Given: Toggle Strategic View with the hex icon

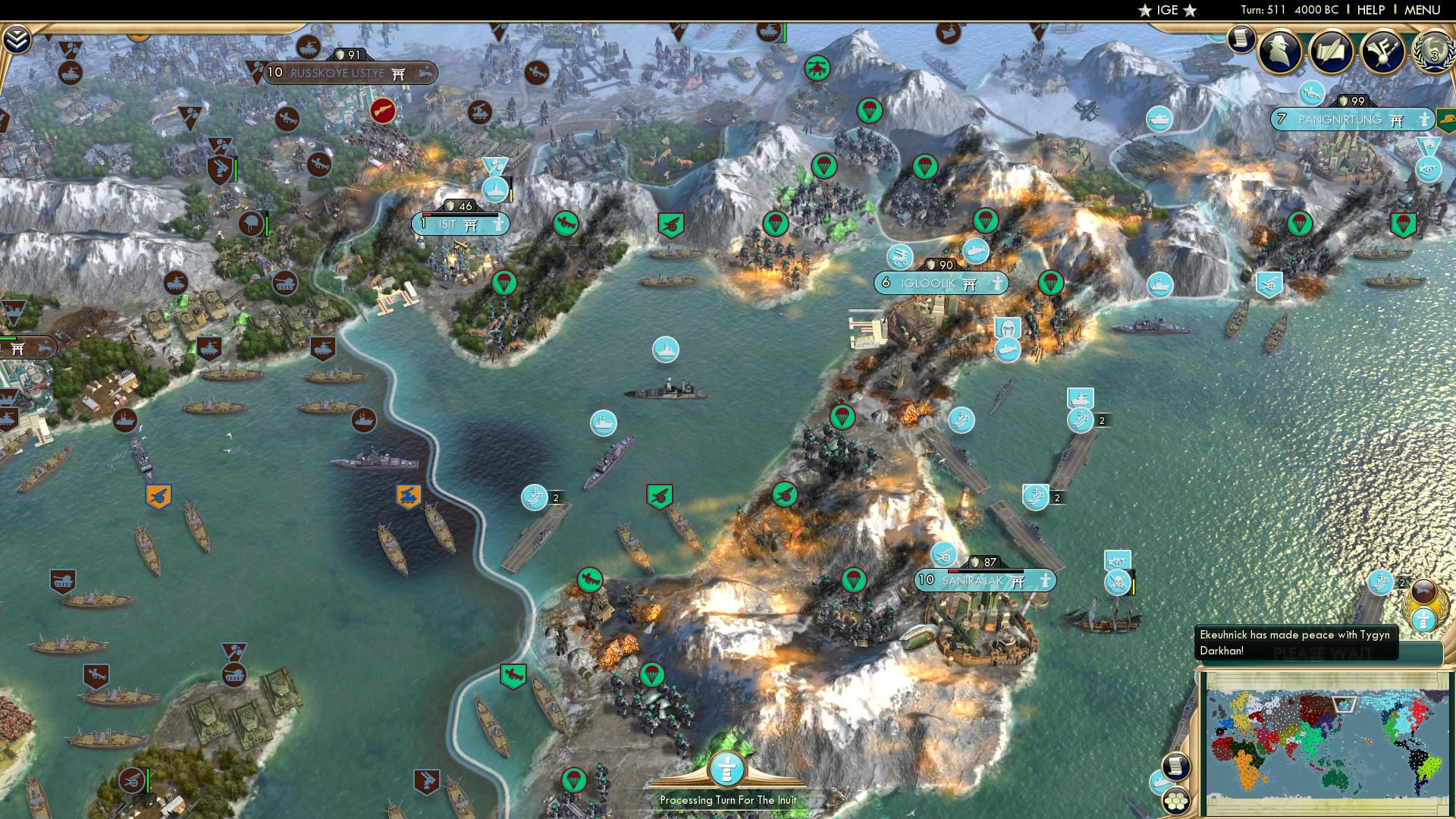Looking at the screenshot, I should pos(1175,801).
